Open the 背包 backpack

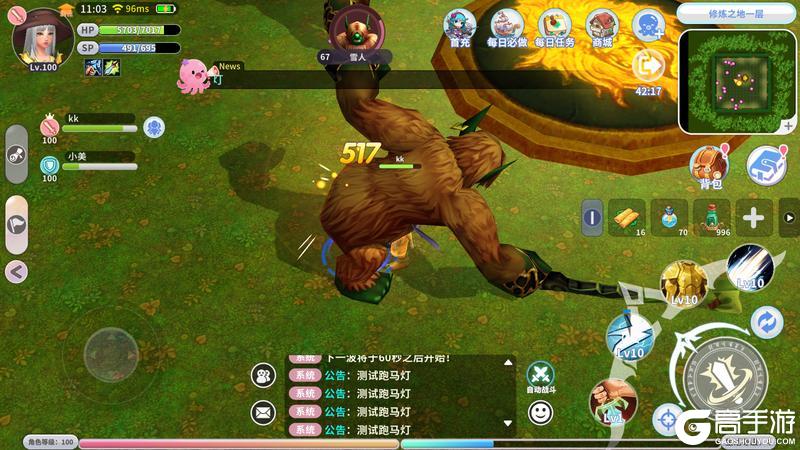[x=710, y=165]
